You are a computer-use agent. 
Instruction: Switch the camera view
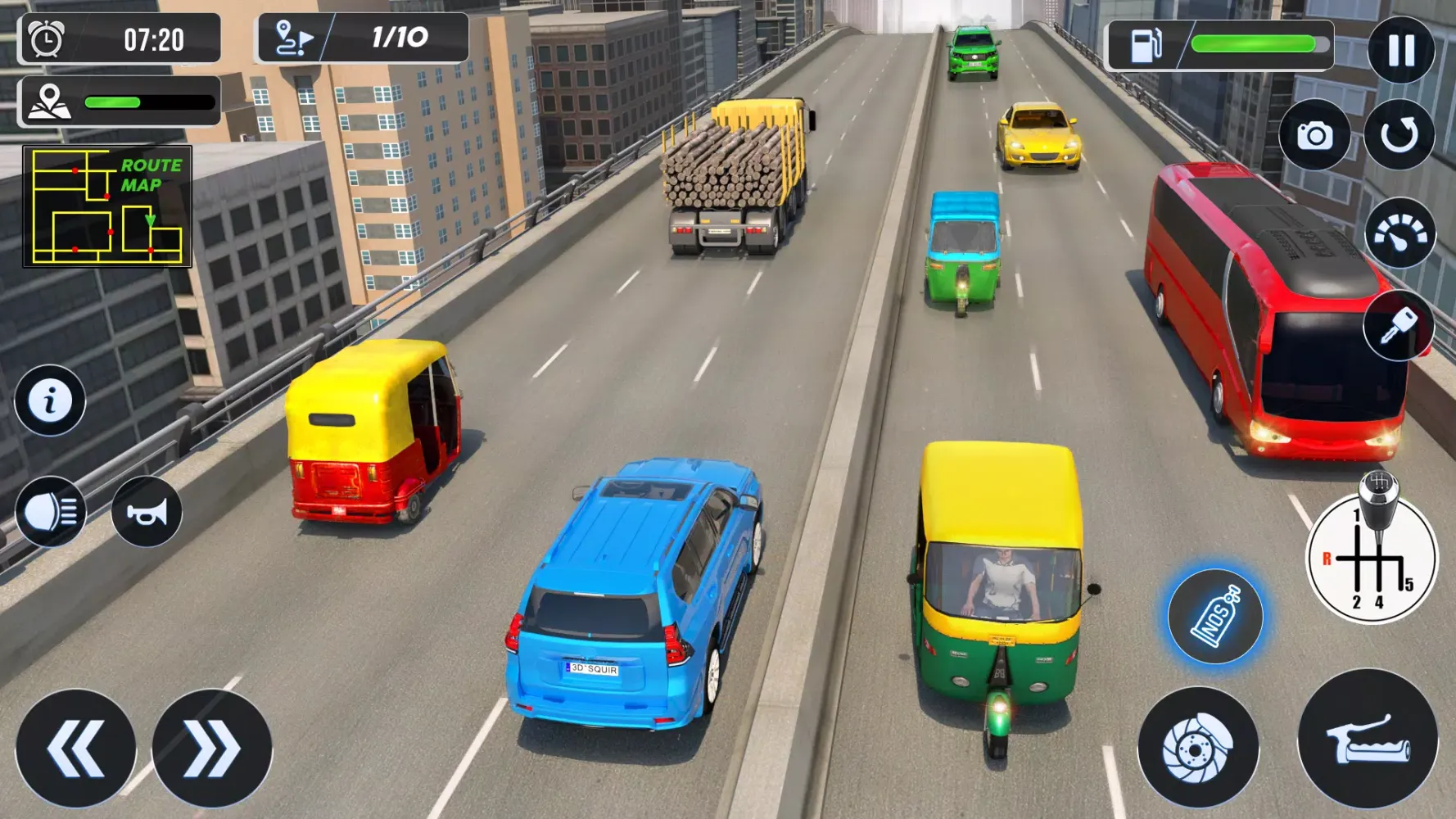click(1314, 135)
